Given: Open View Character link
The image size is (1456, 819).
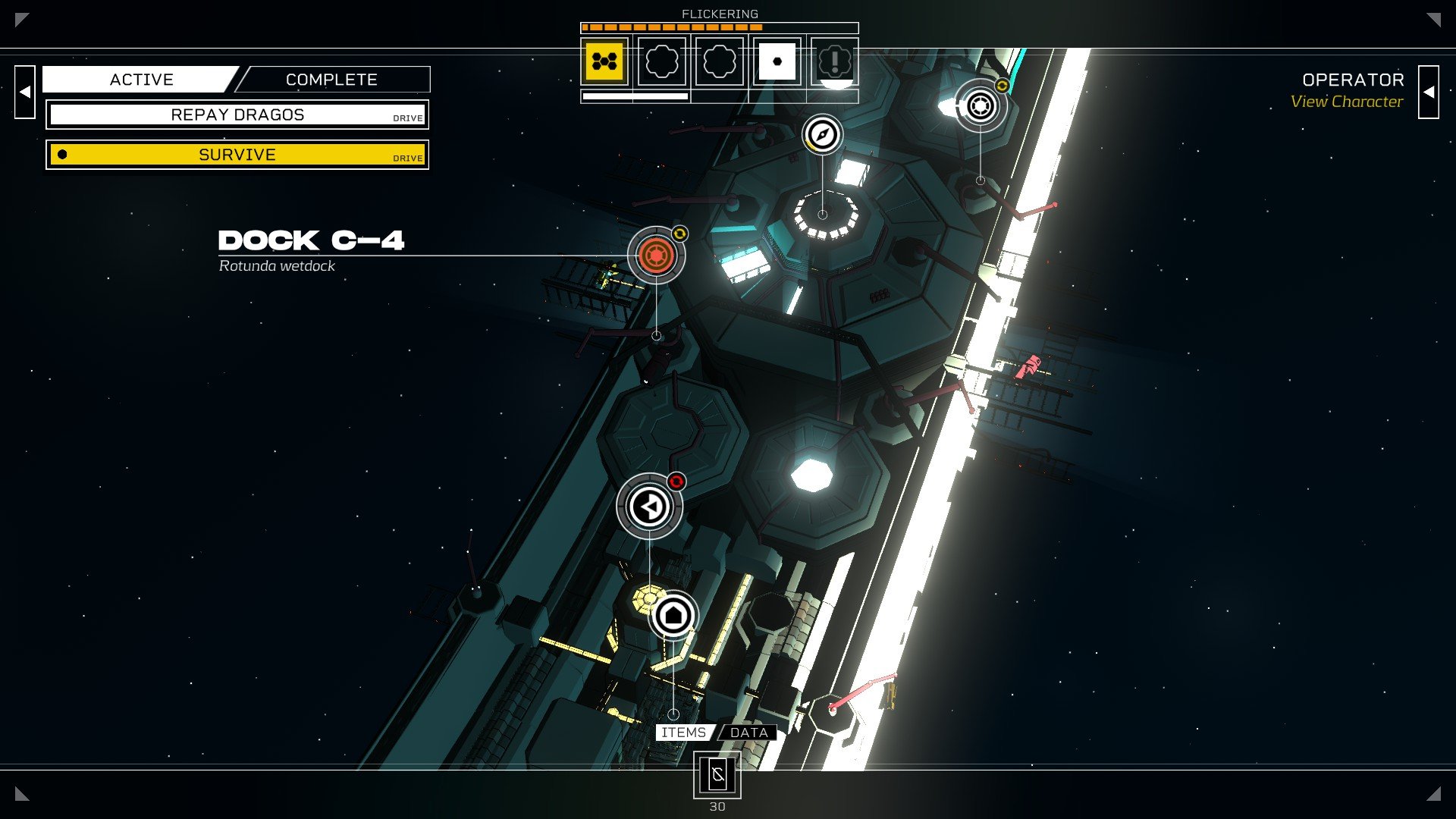Looking at the screenshot, I should [x=1346, y=102].
